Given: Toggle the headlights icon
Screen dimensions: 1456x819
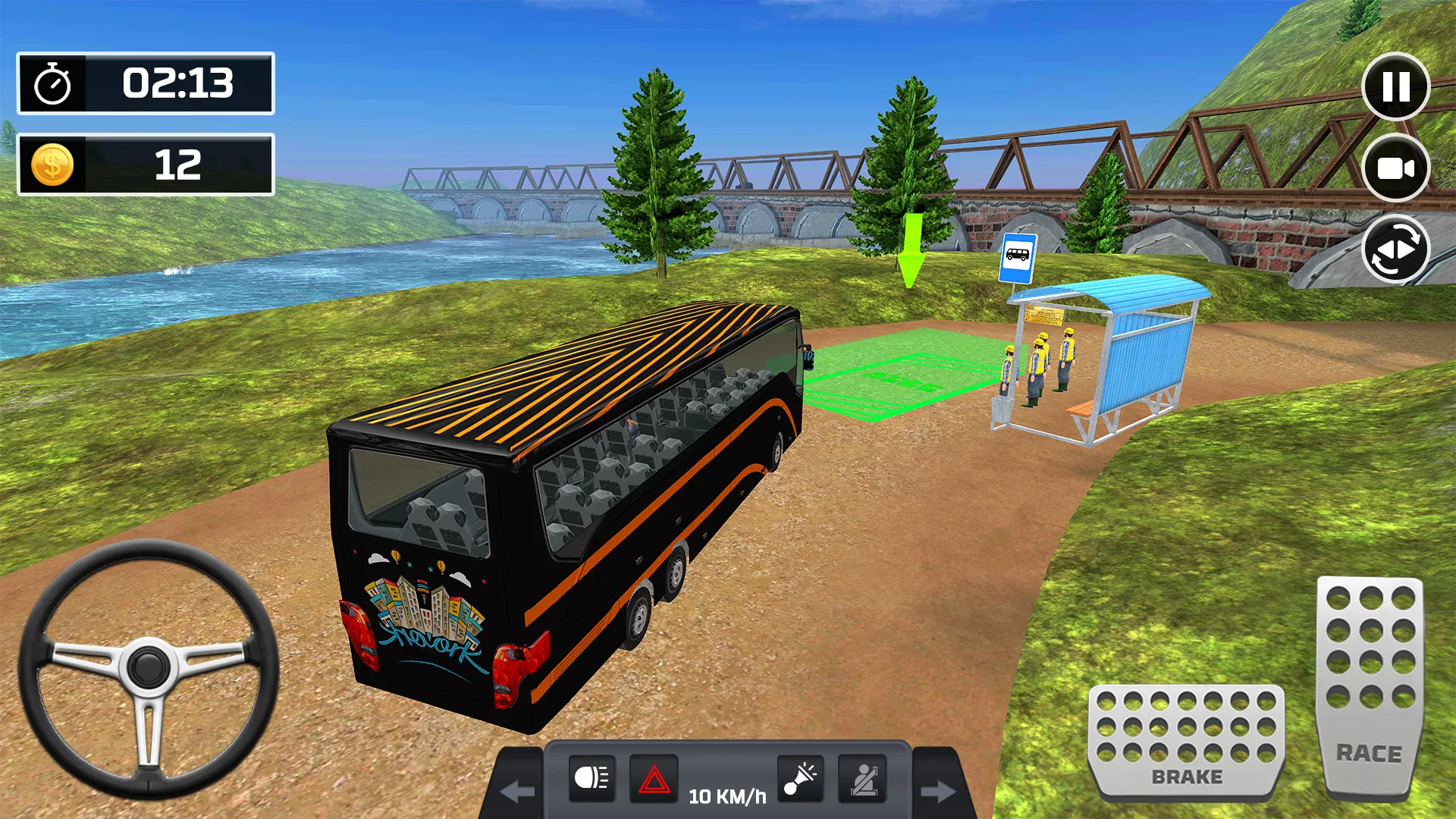Looking at the screenshot, I should (x=591, y=778).
